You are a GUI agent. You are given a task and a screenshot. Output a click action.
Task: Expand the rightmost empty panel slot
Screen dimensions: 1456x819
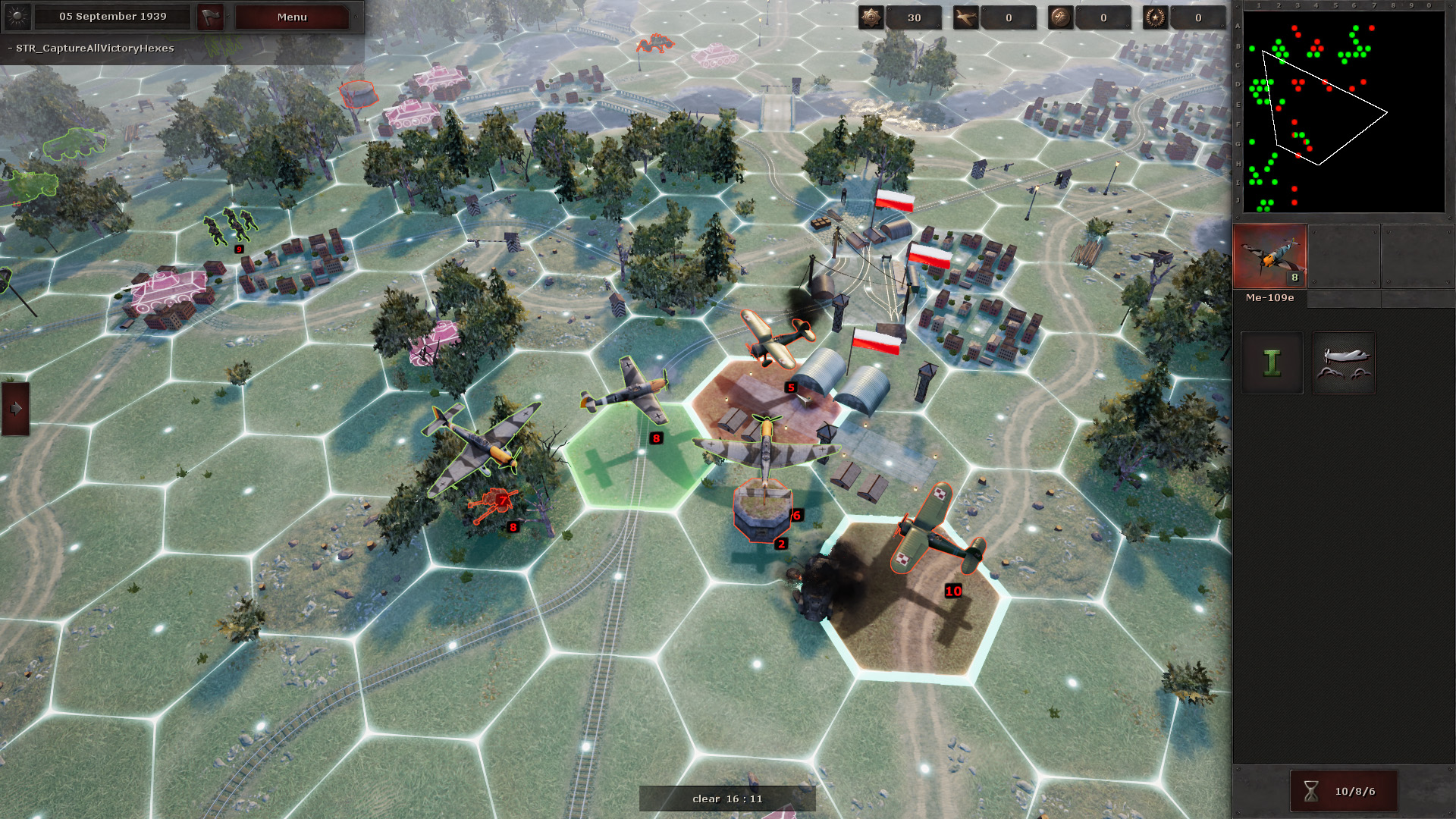(x=1418, y=258)
